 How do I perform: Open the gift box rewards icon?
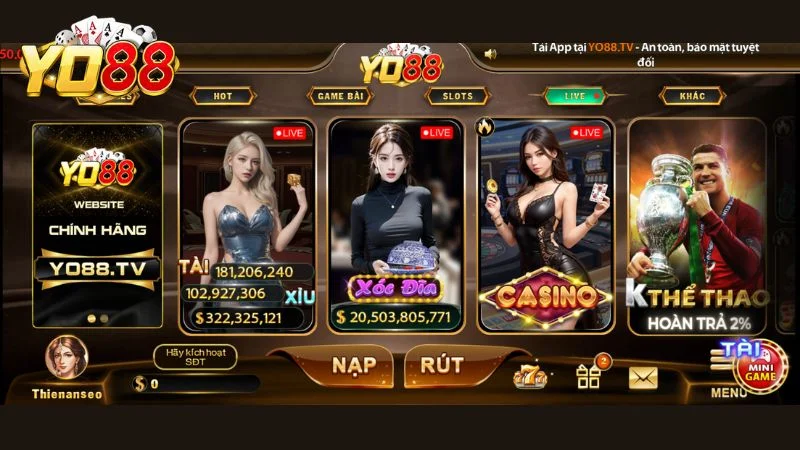(x=589, y=376)
